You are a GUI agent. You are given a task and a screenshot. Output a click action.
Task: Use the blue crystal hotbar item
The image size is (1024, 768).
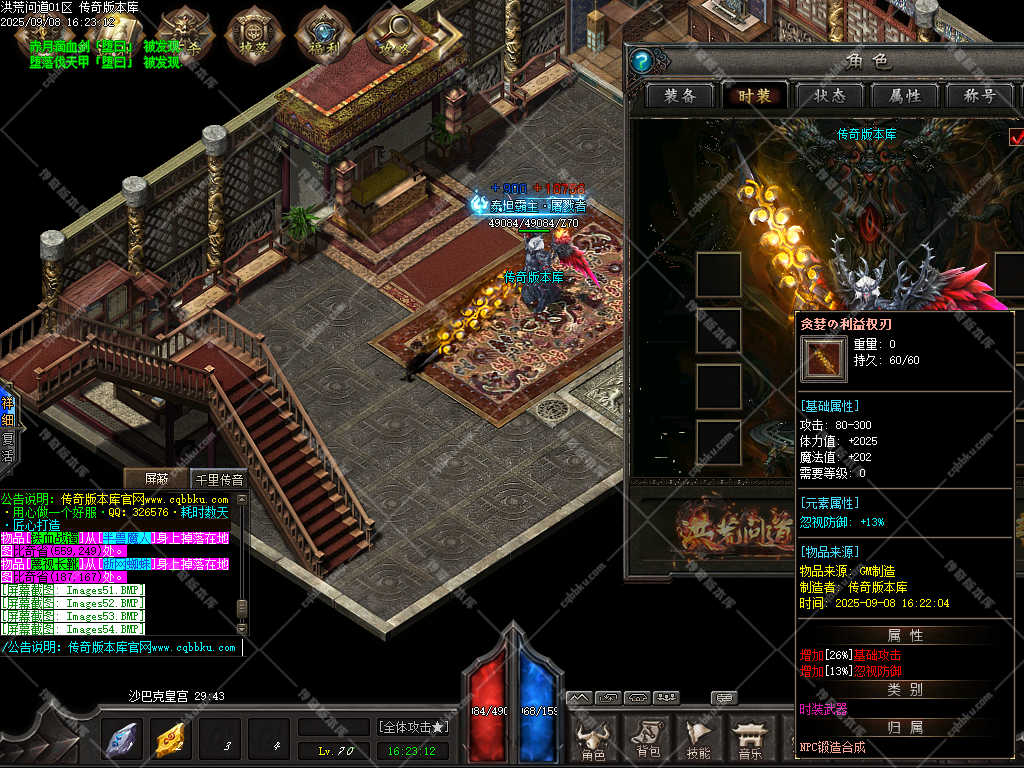click(x=123, y=740)
